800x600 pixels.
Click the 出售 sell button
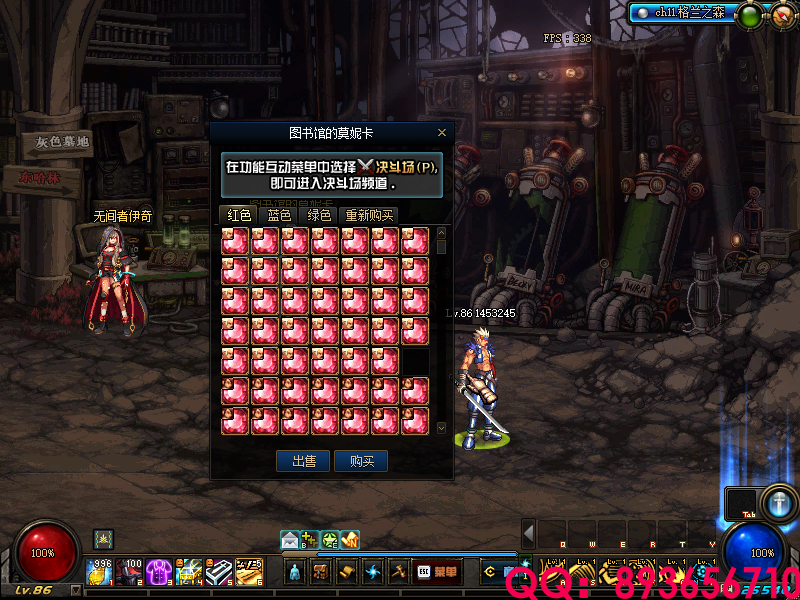pos(303,461)
